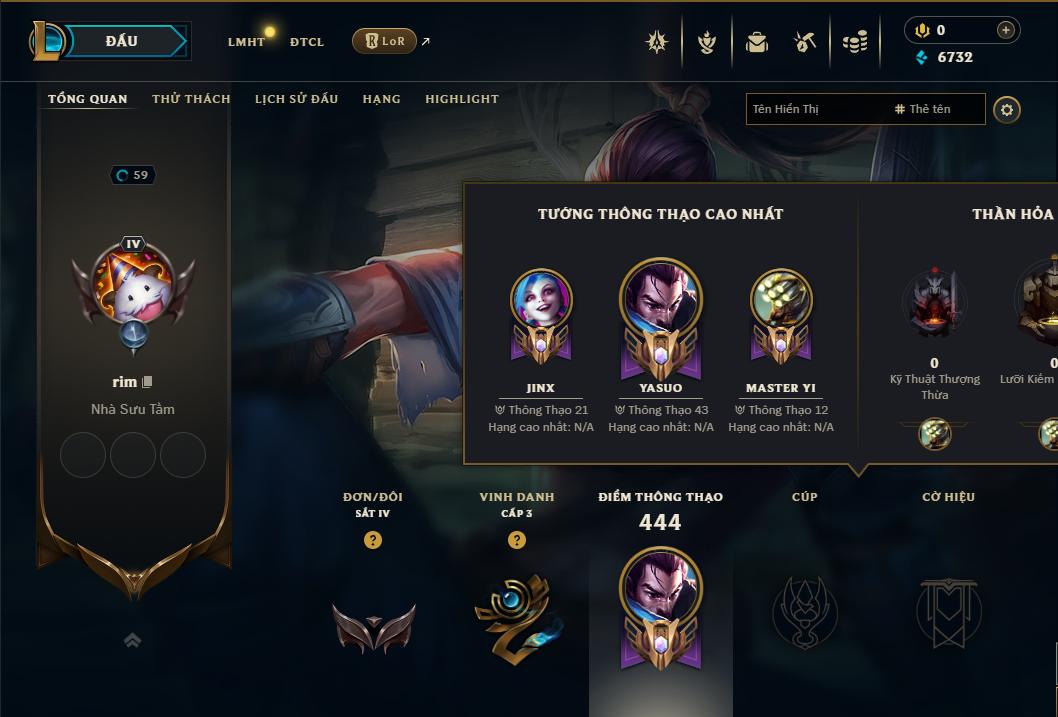Screen dimensions: 1058x717
Task: Open the HIGHLIGHT tab
Action: pyautogui.click(x=461, y=99)
